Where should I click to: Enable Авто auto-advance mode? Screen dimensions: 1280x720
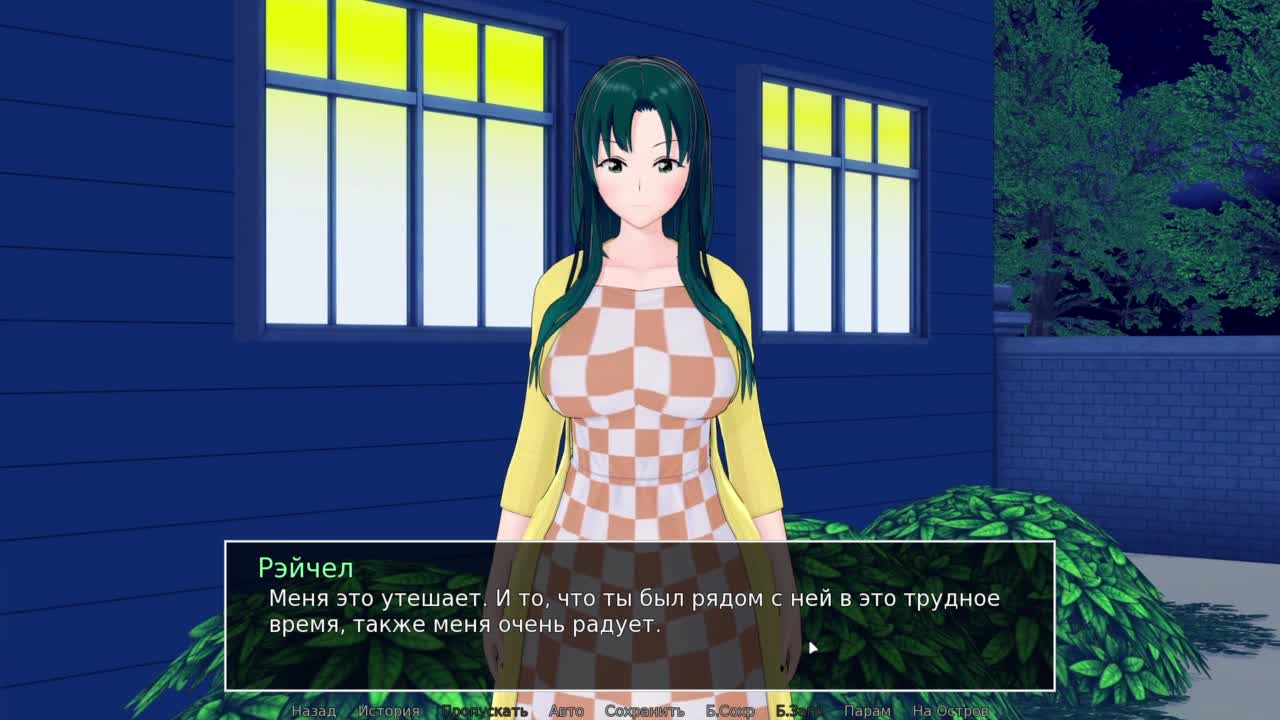tap(566, 711)
